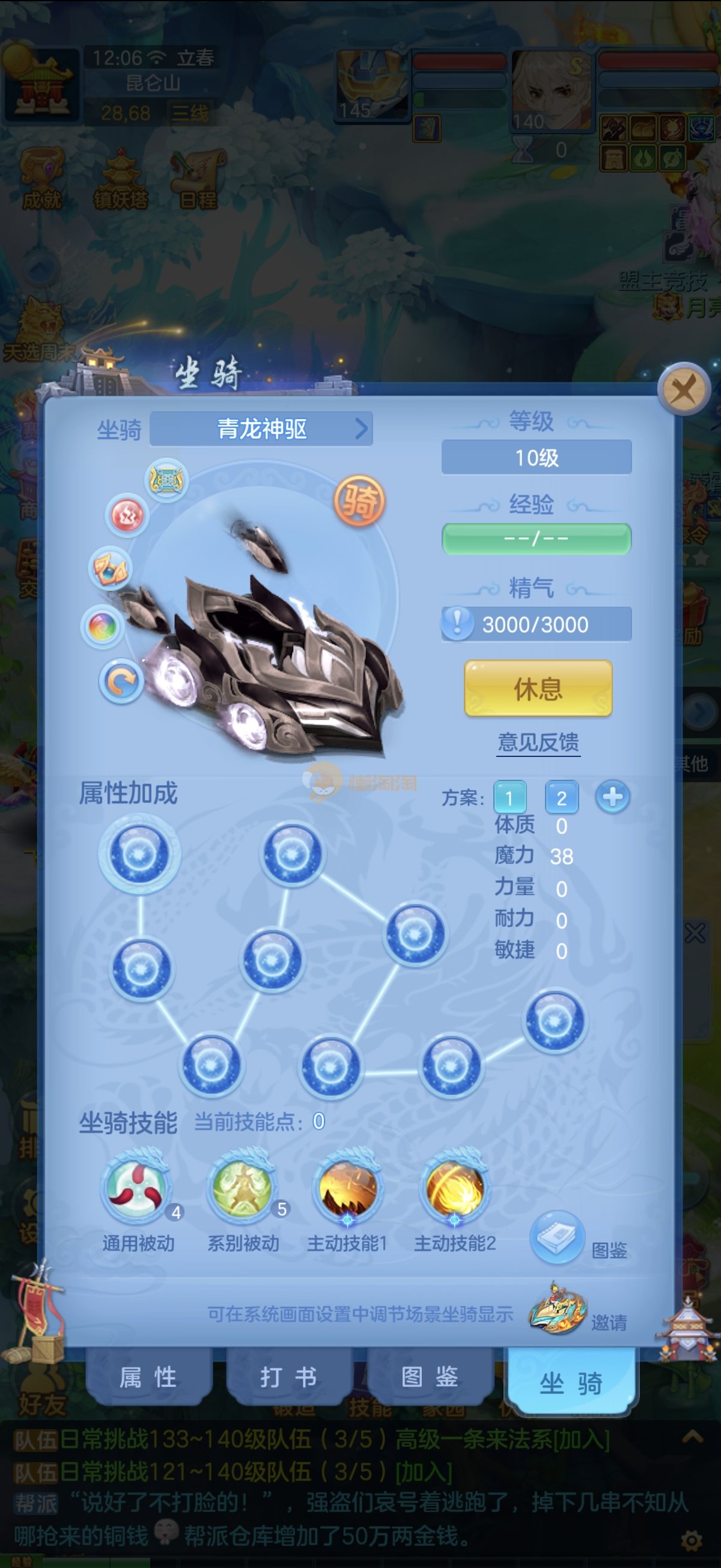Switch to attribute plan 2
The image size is (721, 1568).
pyautogui.click(x=561, y=797)
